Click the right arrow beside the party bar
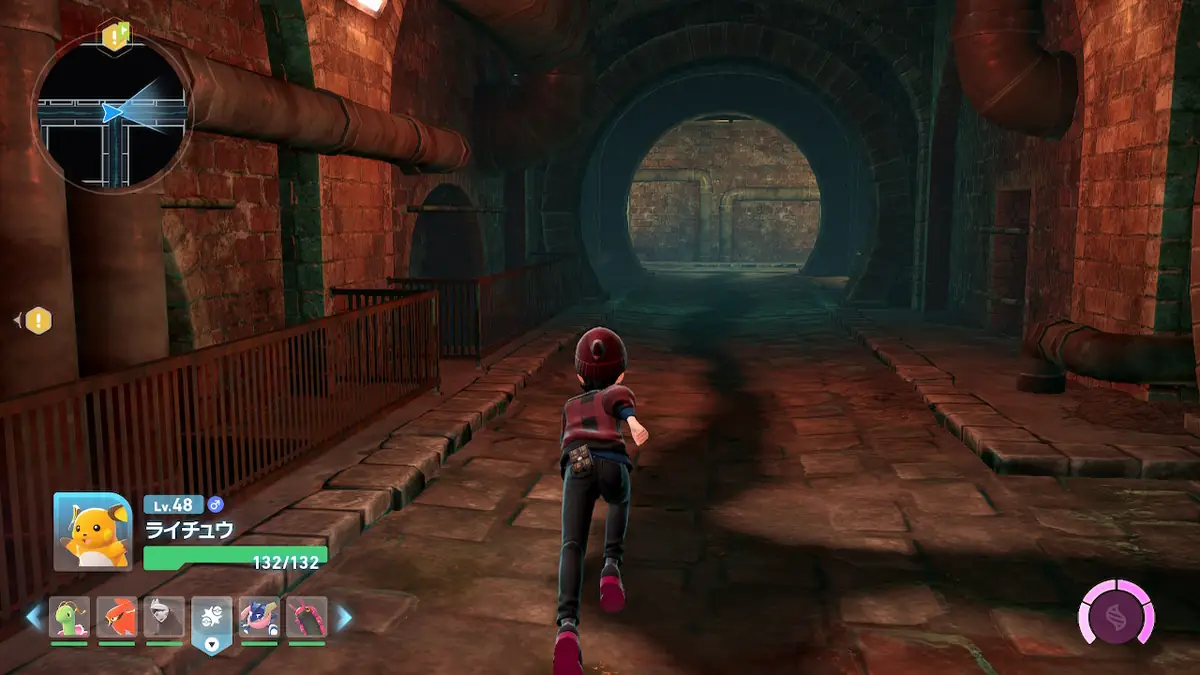Screen dimensions: 1200x675 (343, 618)
